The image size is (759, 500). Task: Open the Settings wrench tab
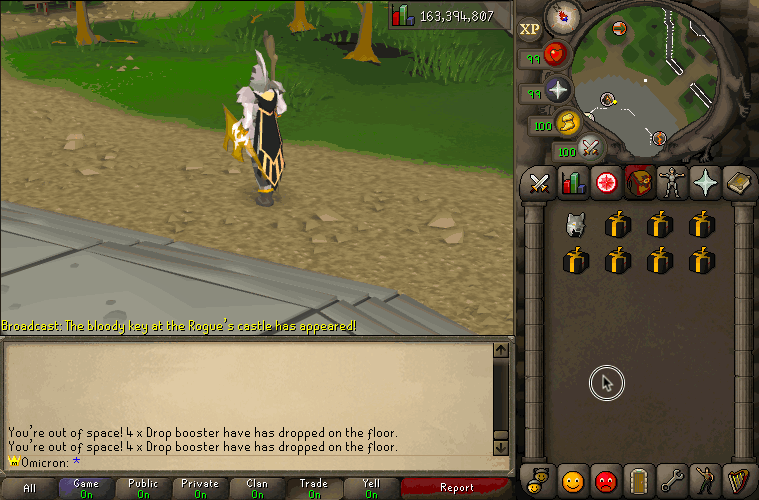672,479
